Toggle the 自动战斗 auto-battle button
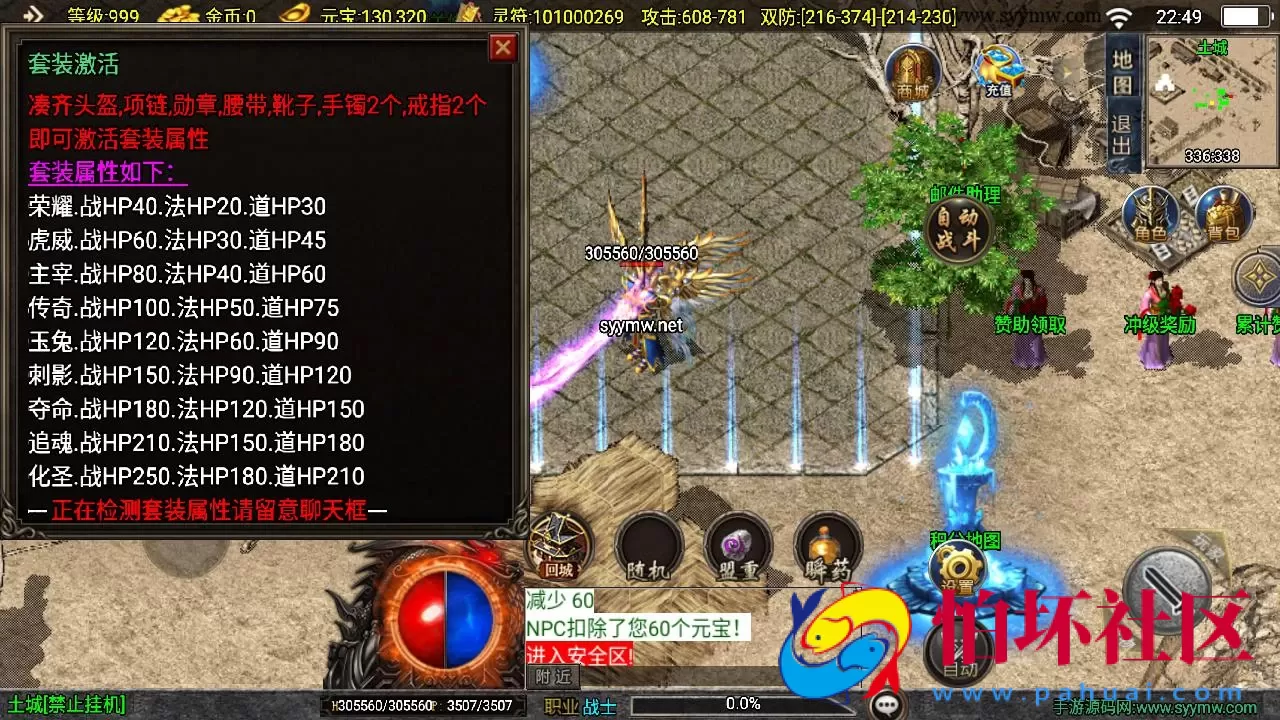Viewport: 1280px width, 720px height. pyautogui.click(x=958, y=228)
